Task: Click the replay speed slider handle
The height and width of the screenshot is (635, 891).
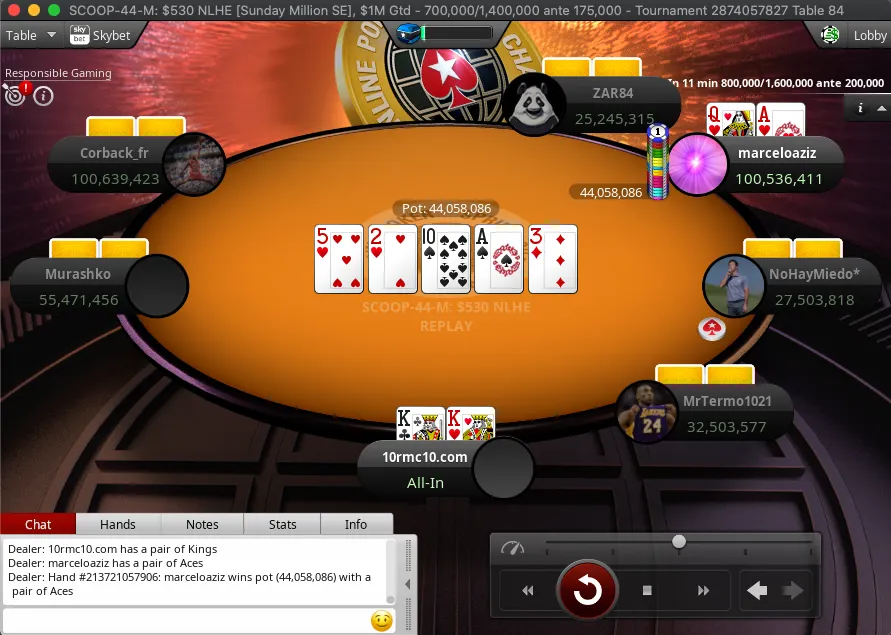Action: 679,542
